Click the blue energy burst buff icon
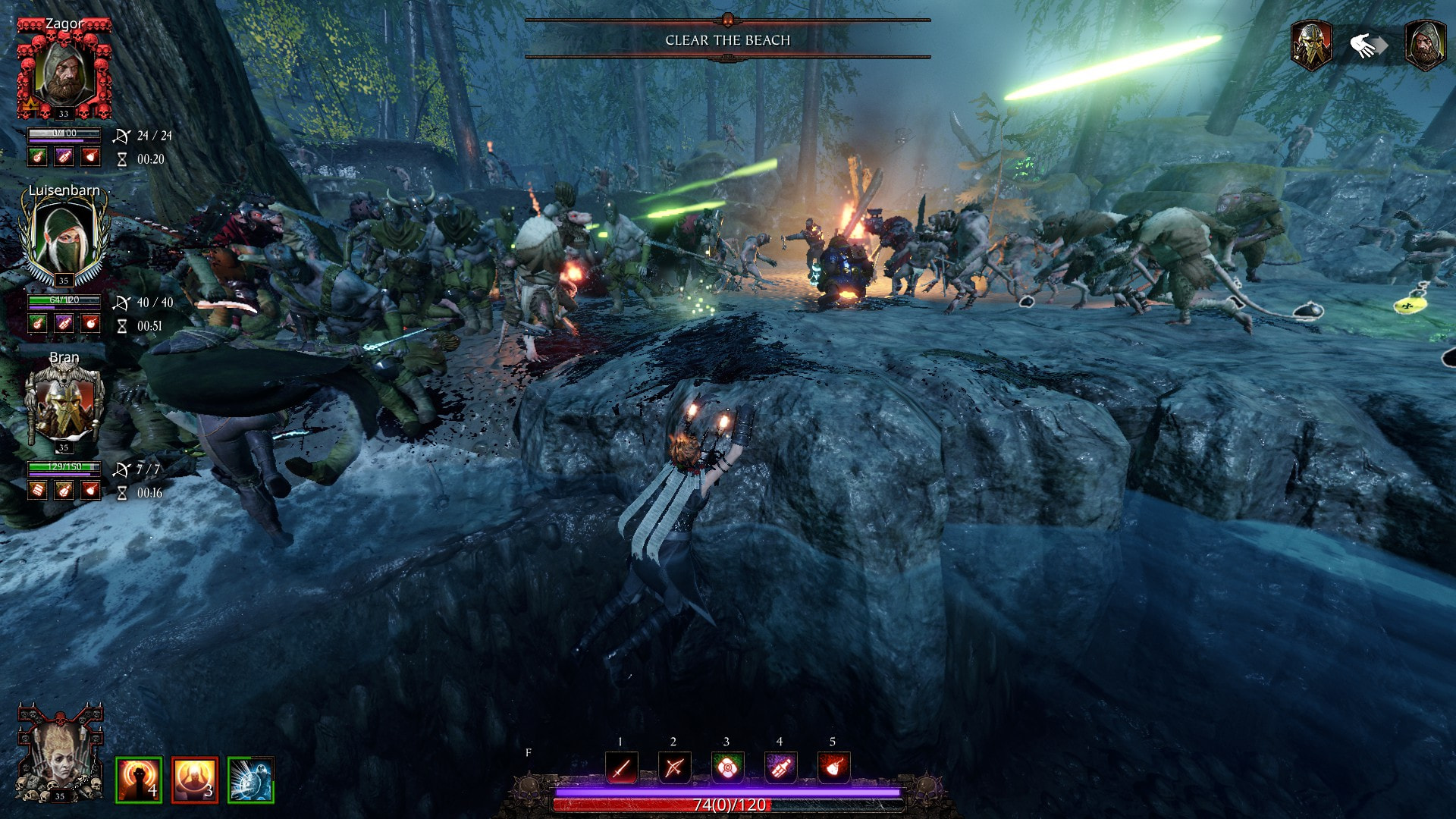This screenshot has width=1456, height=819. pos(250,780)
